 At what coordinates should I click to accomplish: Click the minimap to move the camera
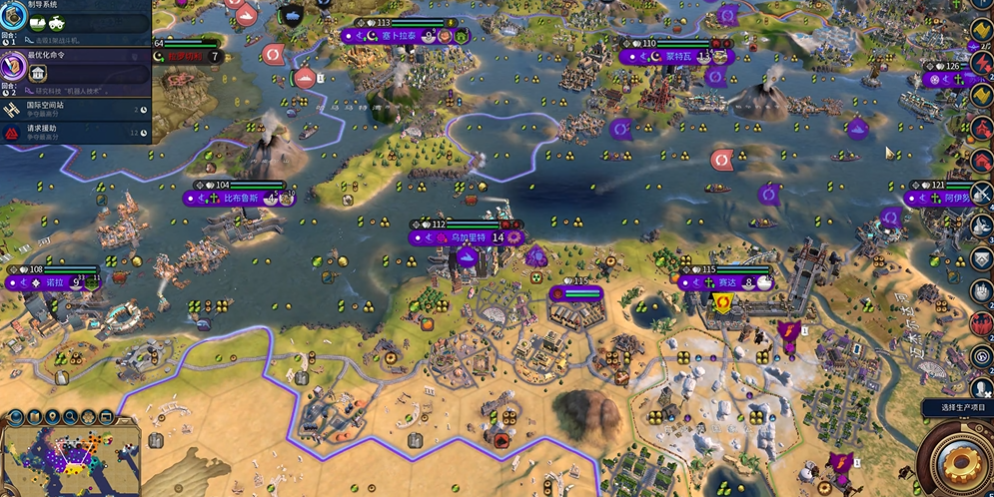pyautogui.click(x=68, y=458)
